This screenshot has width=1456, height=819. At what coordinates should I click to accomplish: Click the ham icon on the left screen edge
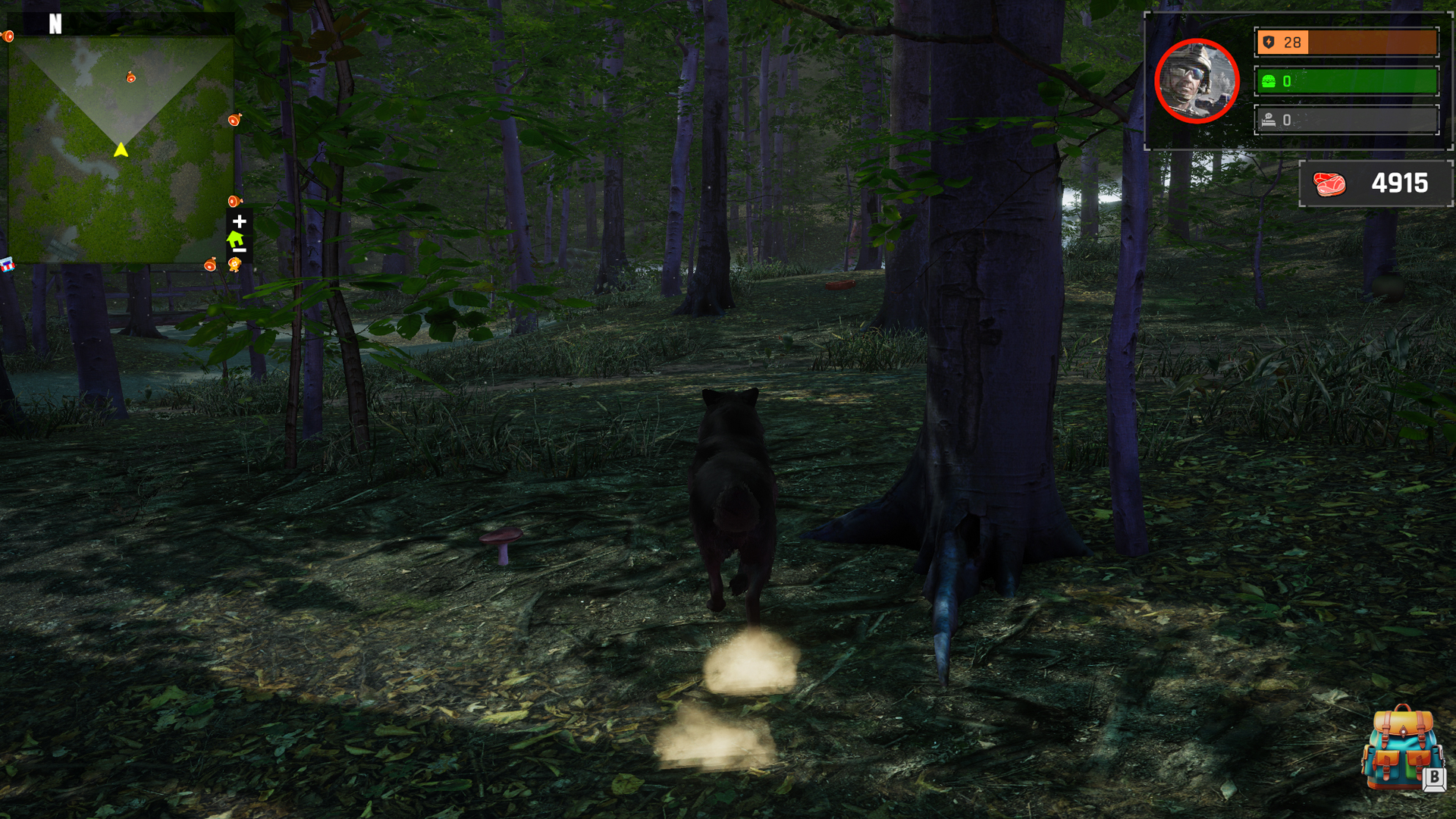click(8, 36)
